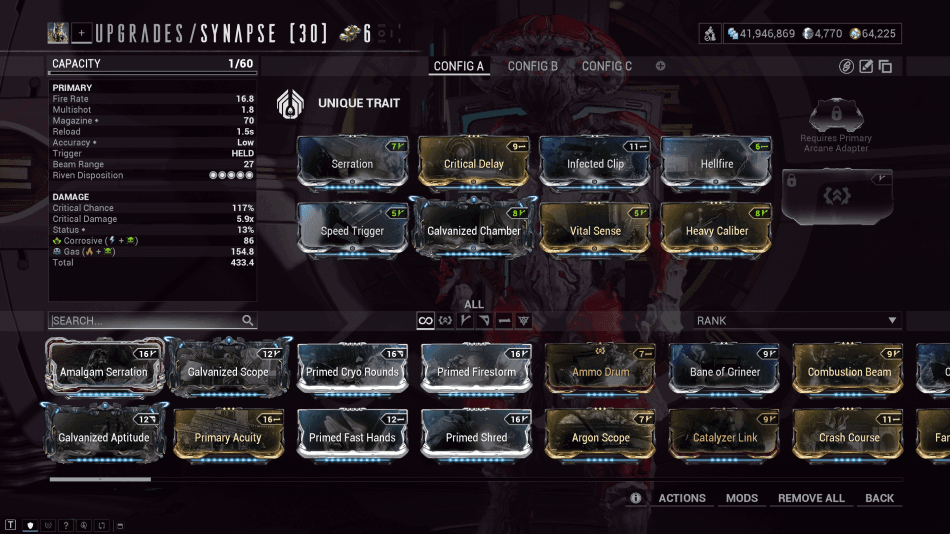The width and height of the screenshot is (950, 534).
Task: Choose the equipped Hellfire mod
Action: click(x=717, y=162)
